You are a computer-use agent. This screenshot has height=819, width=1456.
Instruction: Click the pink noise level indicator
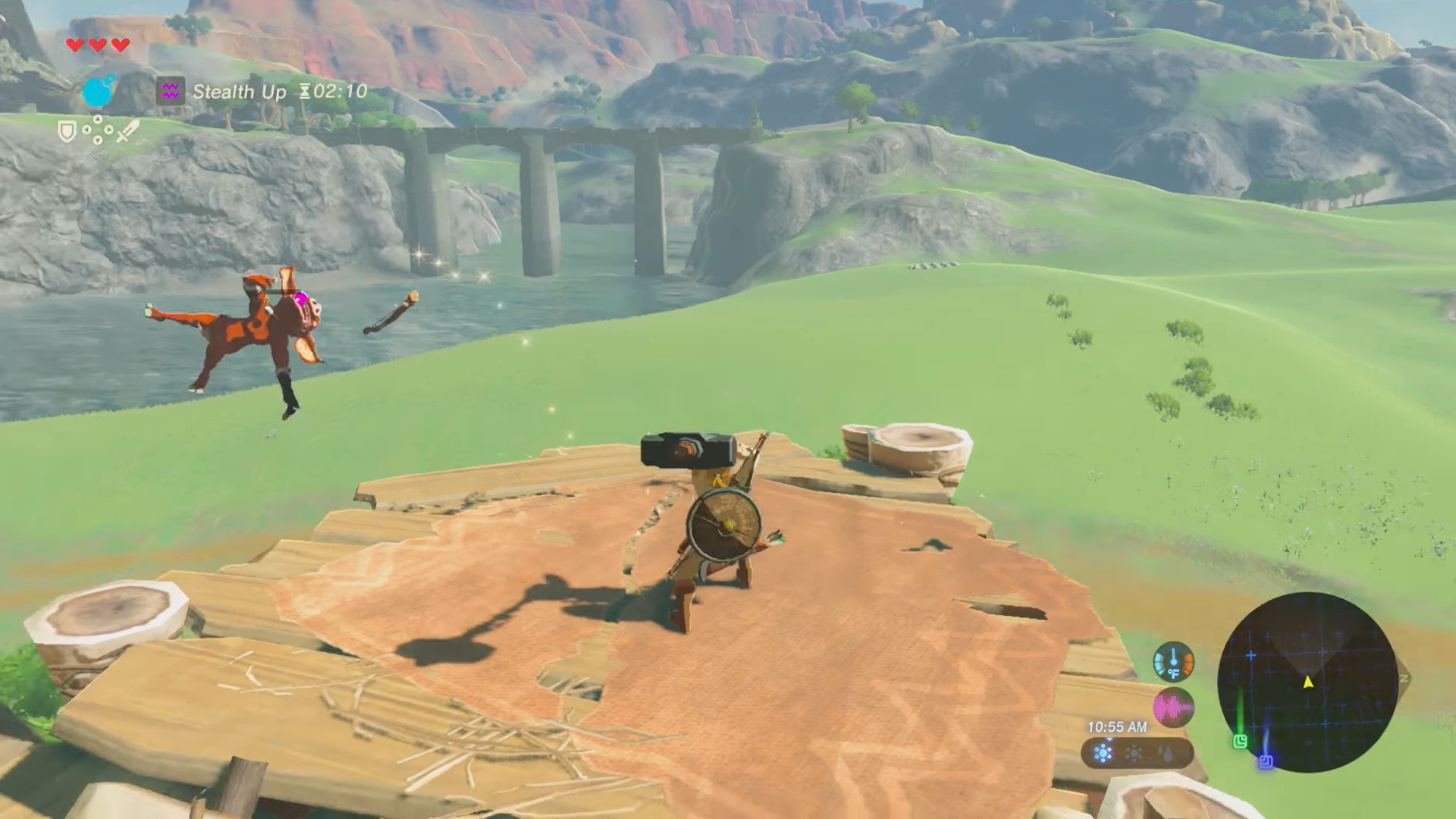click(x=1173, y=708)
